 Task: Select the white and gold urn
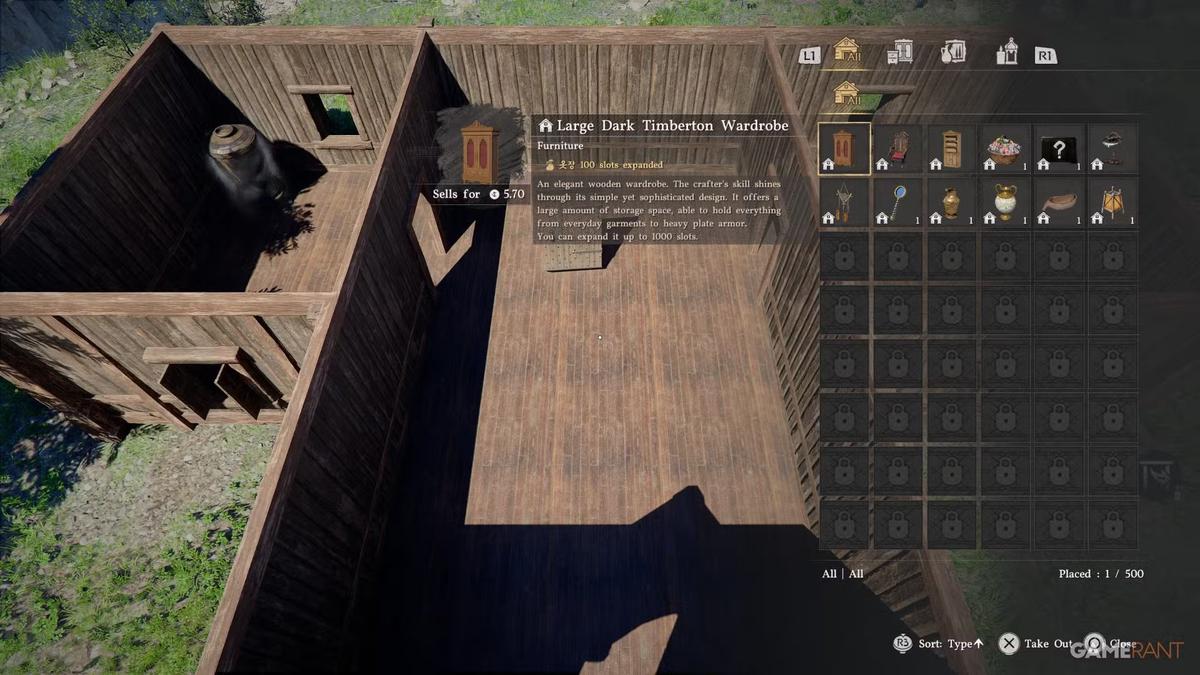point(1005,202)
